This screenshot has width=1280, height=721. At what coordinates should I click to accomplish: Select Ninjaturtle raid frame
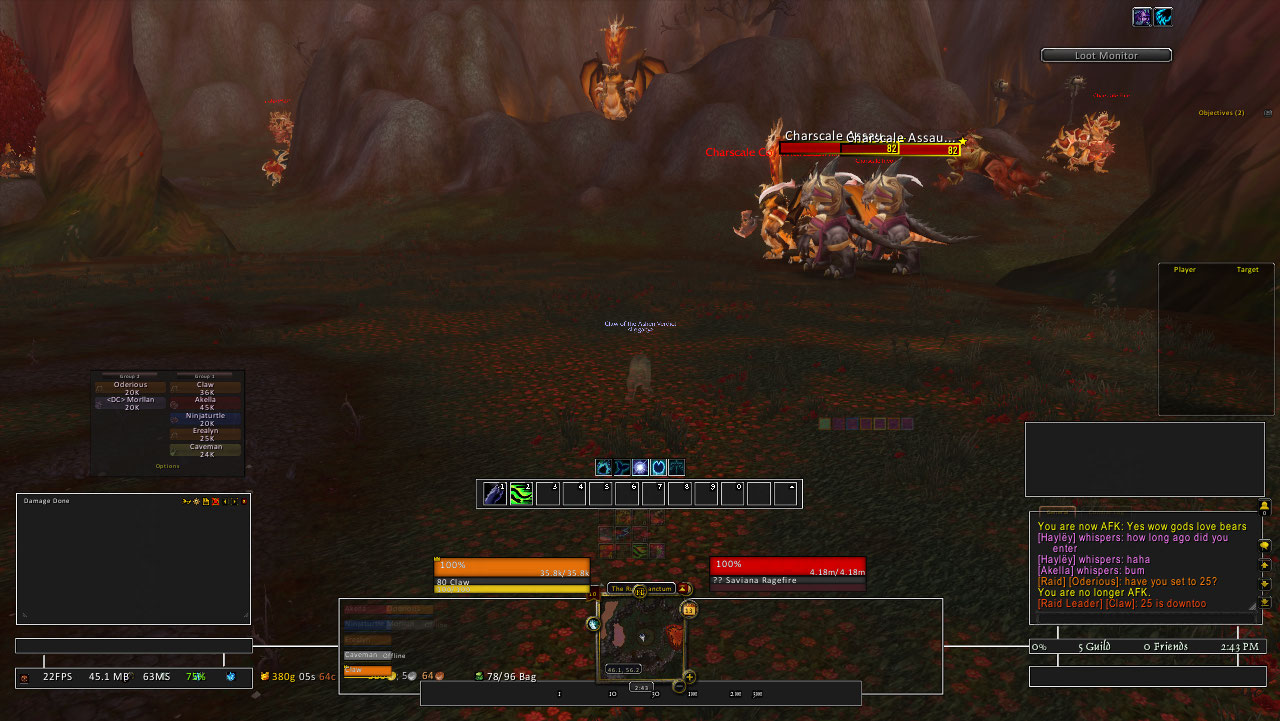[x=205, y=419]
